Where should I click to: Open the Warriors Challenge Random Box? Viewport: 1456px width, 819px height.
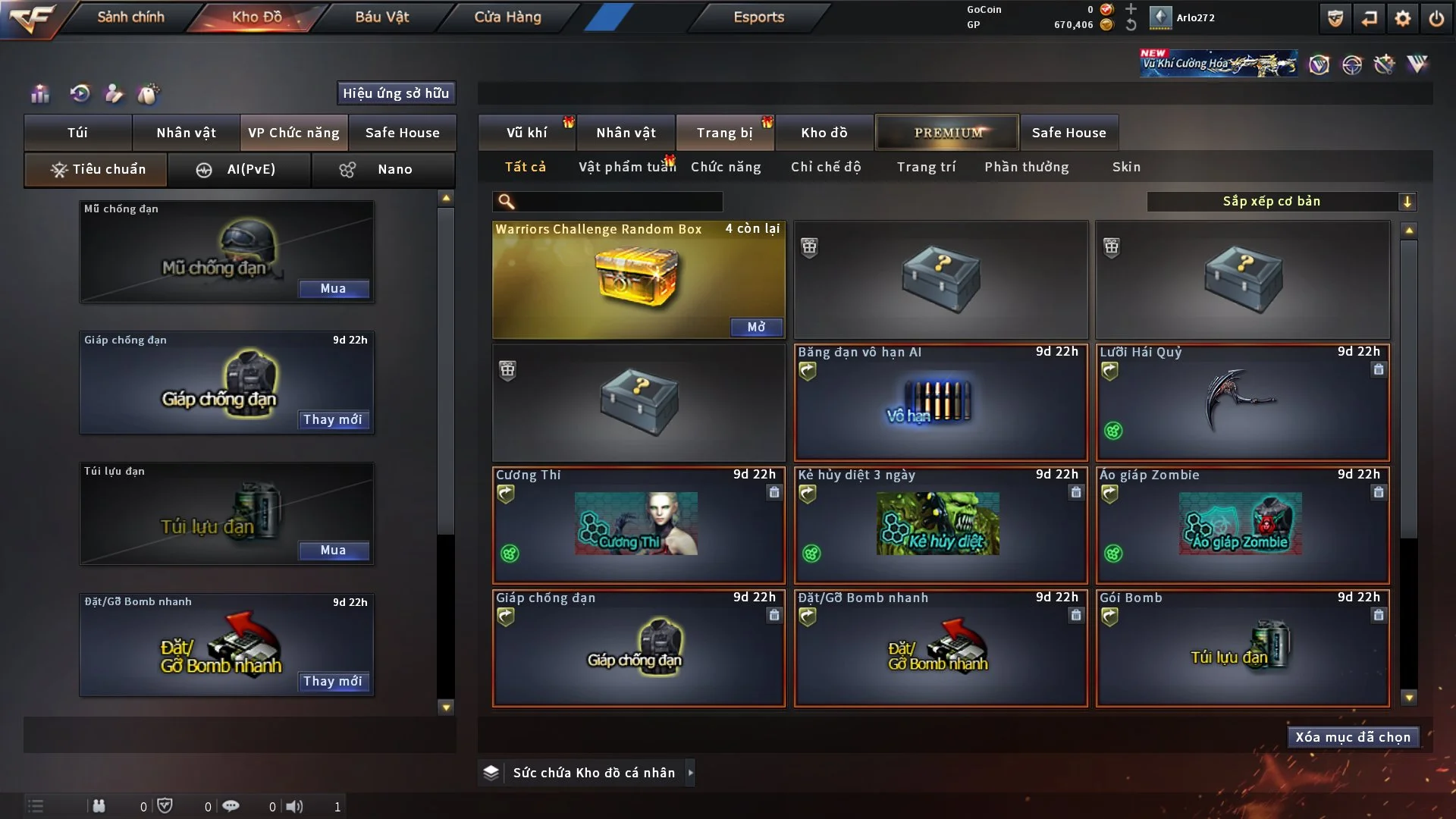pyautogui.click(x=755, y=327)
